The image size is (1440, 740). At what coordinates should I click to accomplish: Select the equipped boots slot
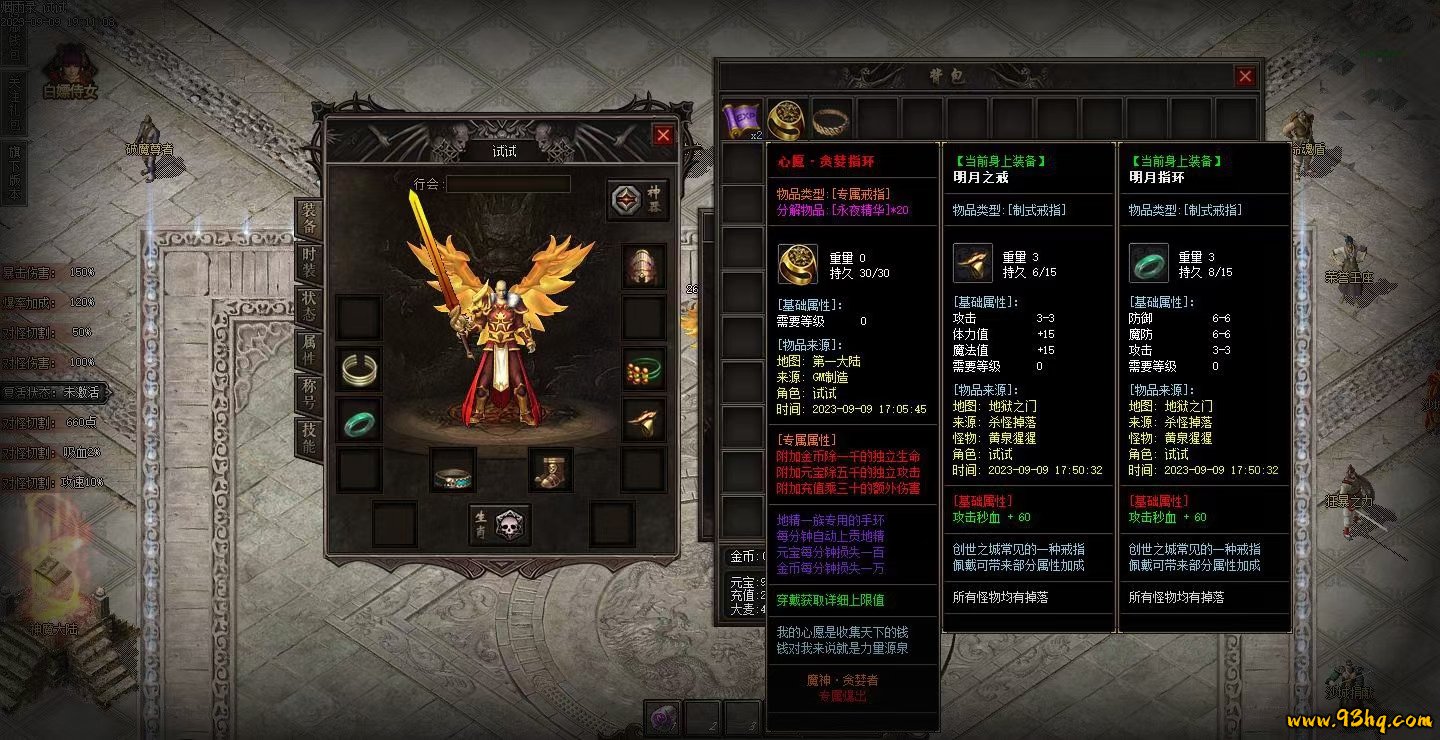[550, 470]
